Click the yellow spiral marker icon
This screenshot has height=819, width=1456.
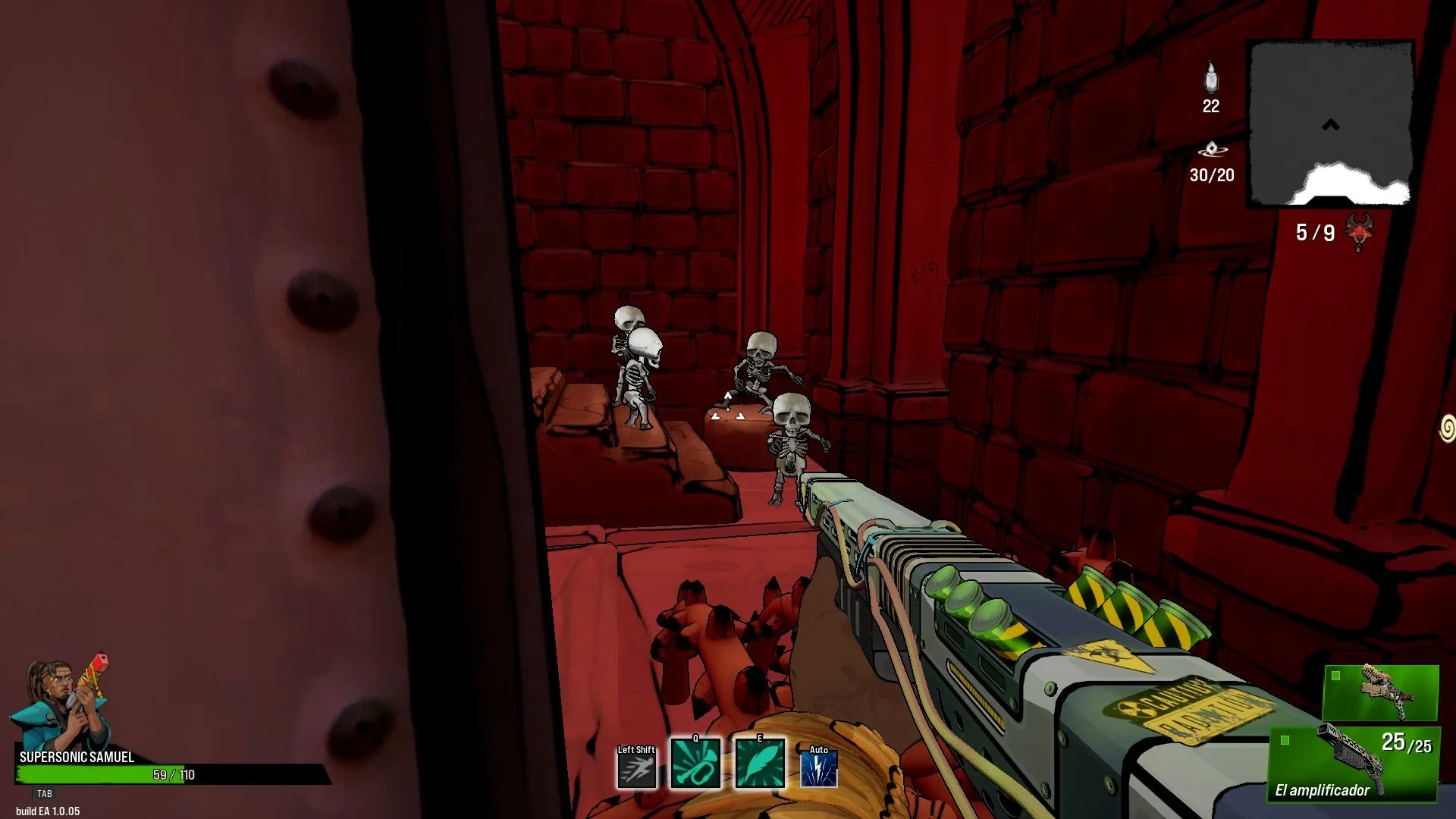1447,428
